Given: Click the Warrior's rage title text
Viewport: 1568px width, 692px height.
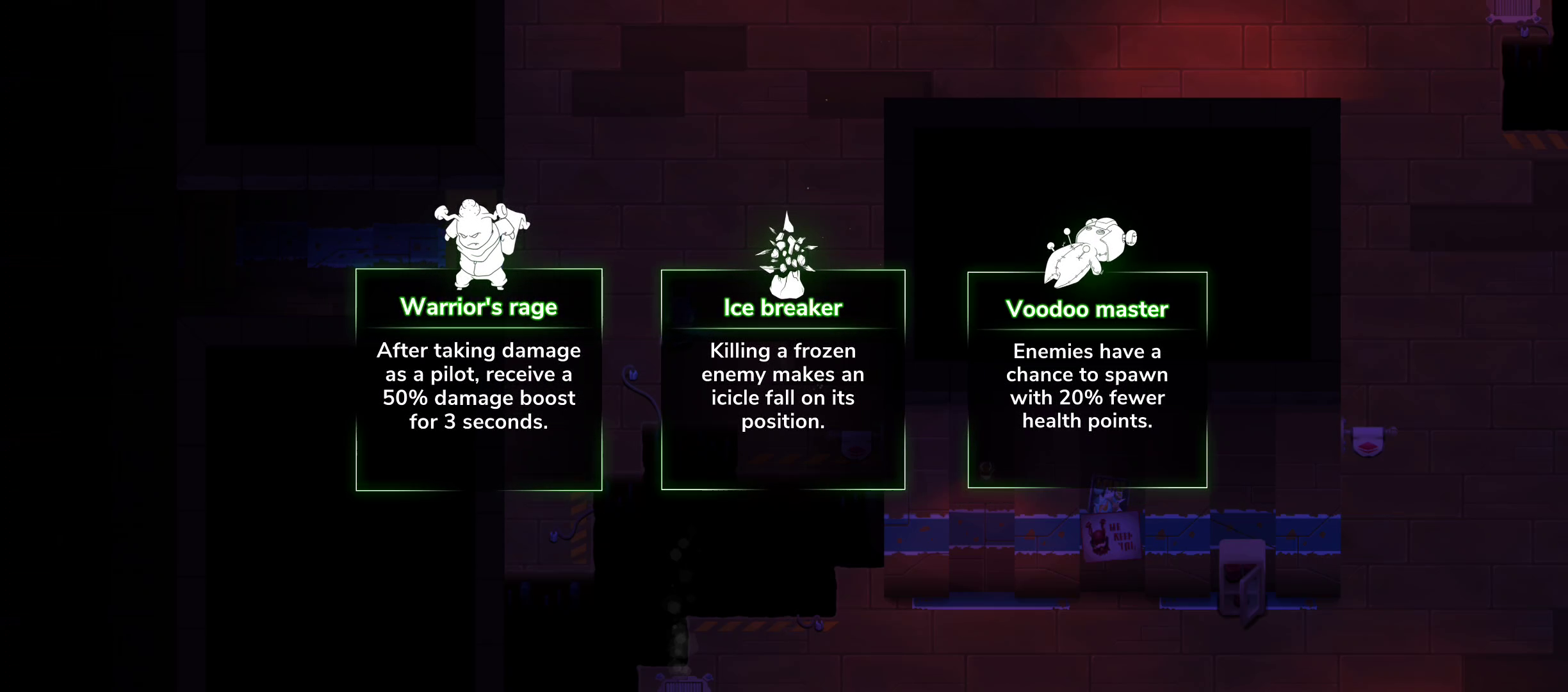Looking at the screenshot, I should point(479,306).
